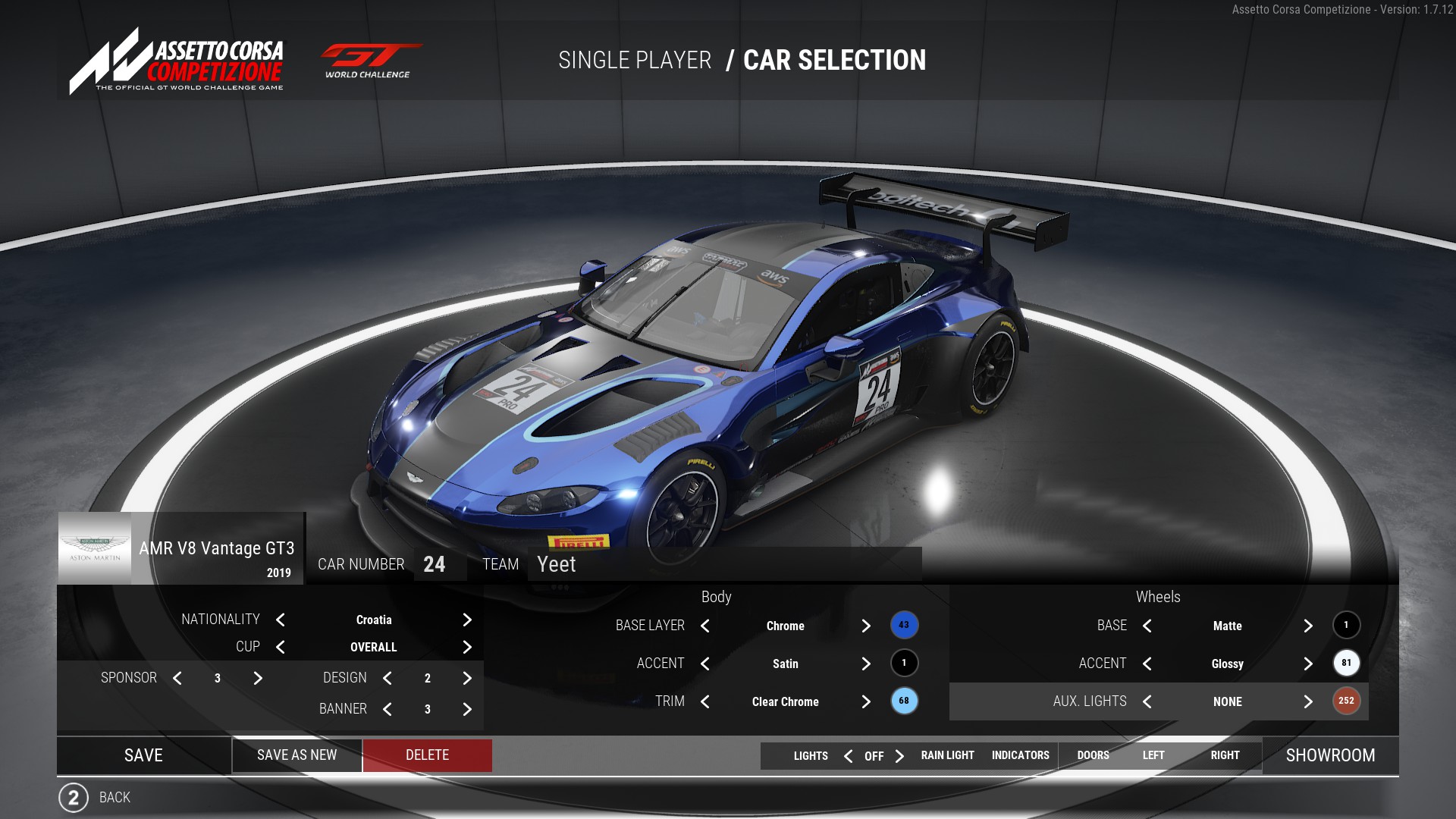
Task: Decrease the banner number
Action: pos(388,710)
